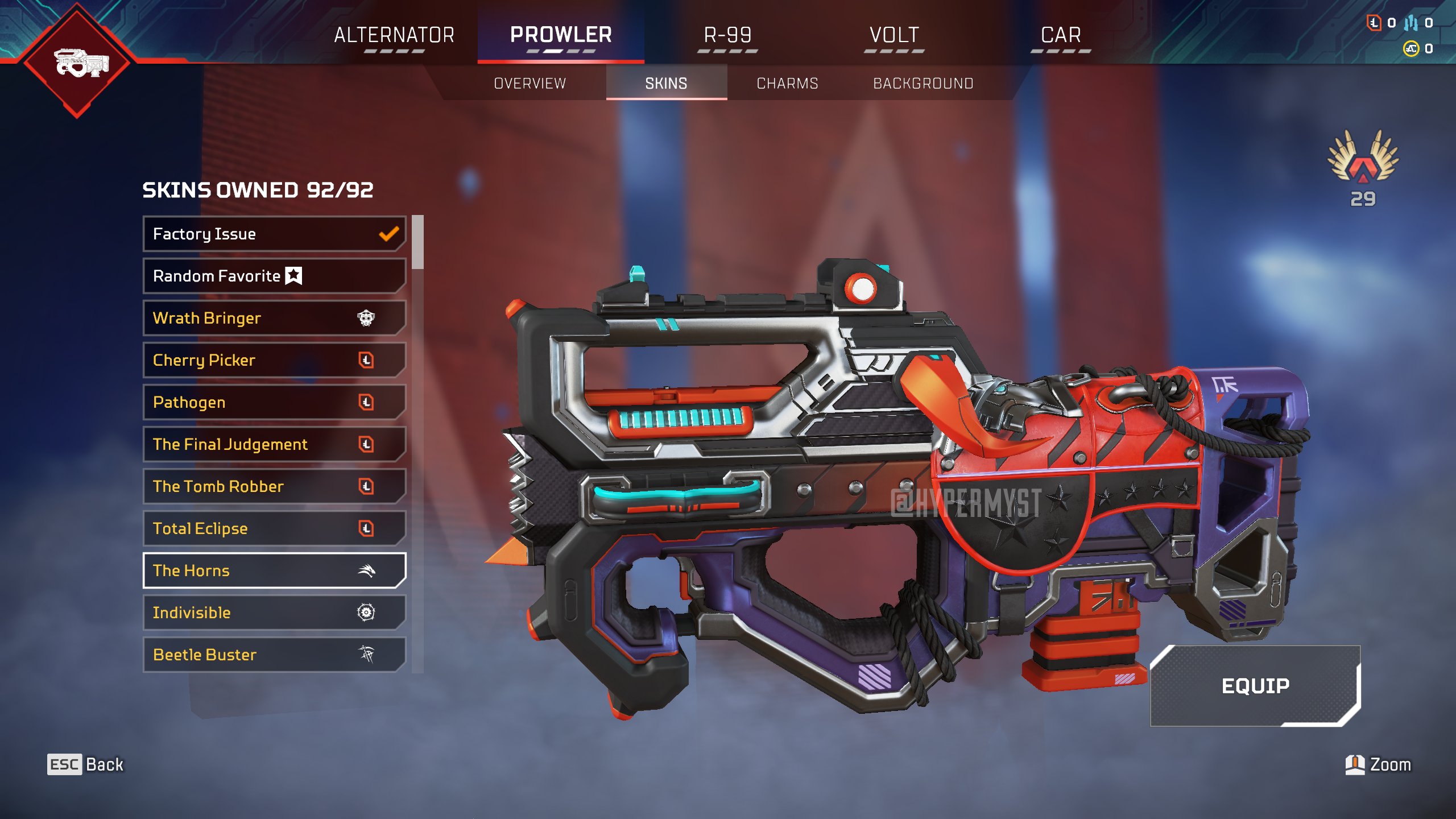
Task: Select the R-99 weapon tab
Action: point(727,35)
